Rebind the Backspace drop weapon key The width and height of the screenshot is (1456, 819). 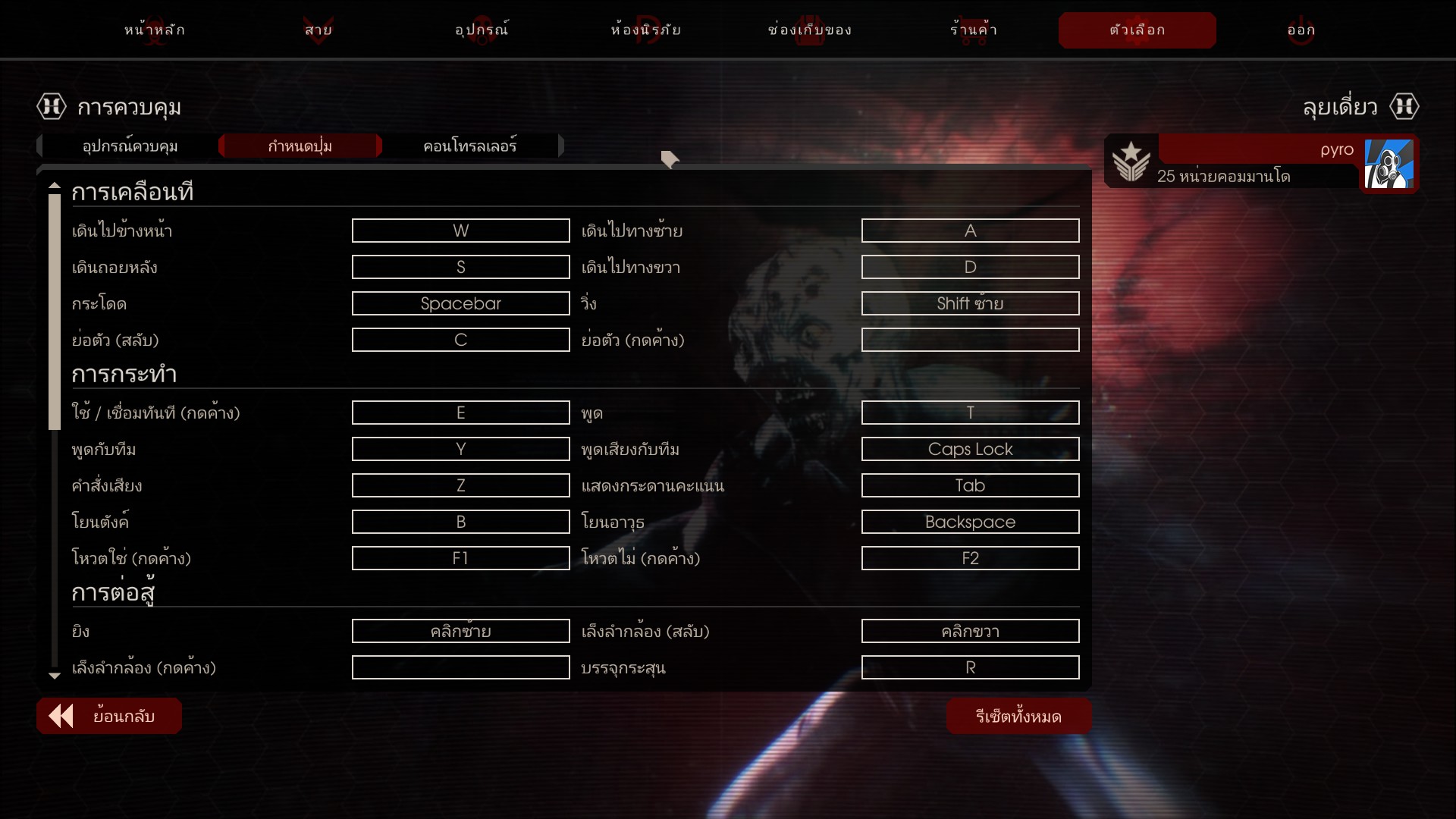970,522
